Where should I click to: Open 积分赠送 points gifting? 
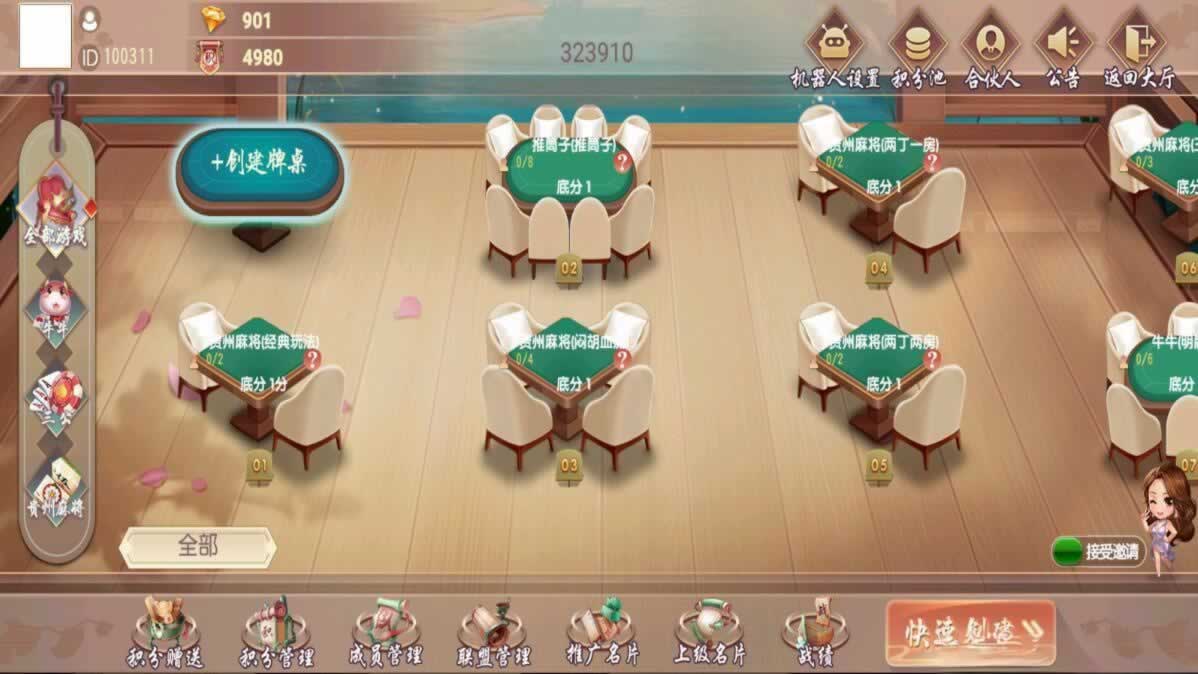(x=165, y=633)
